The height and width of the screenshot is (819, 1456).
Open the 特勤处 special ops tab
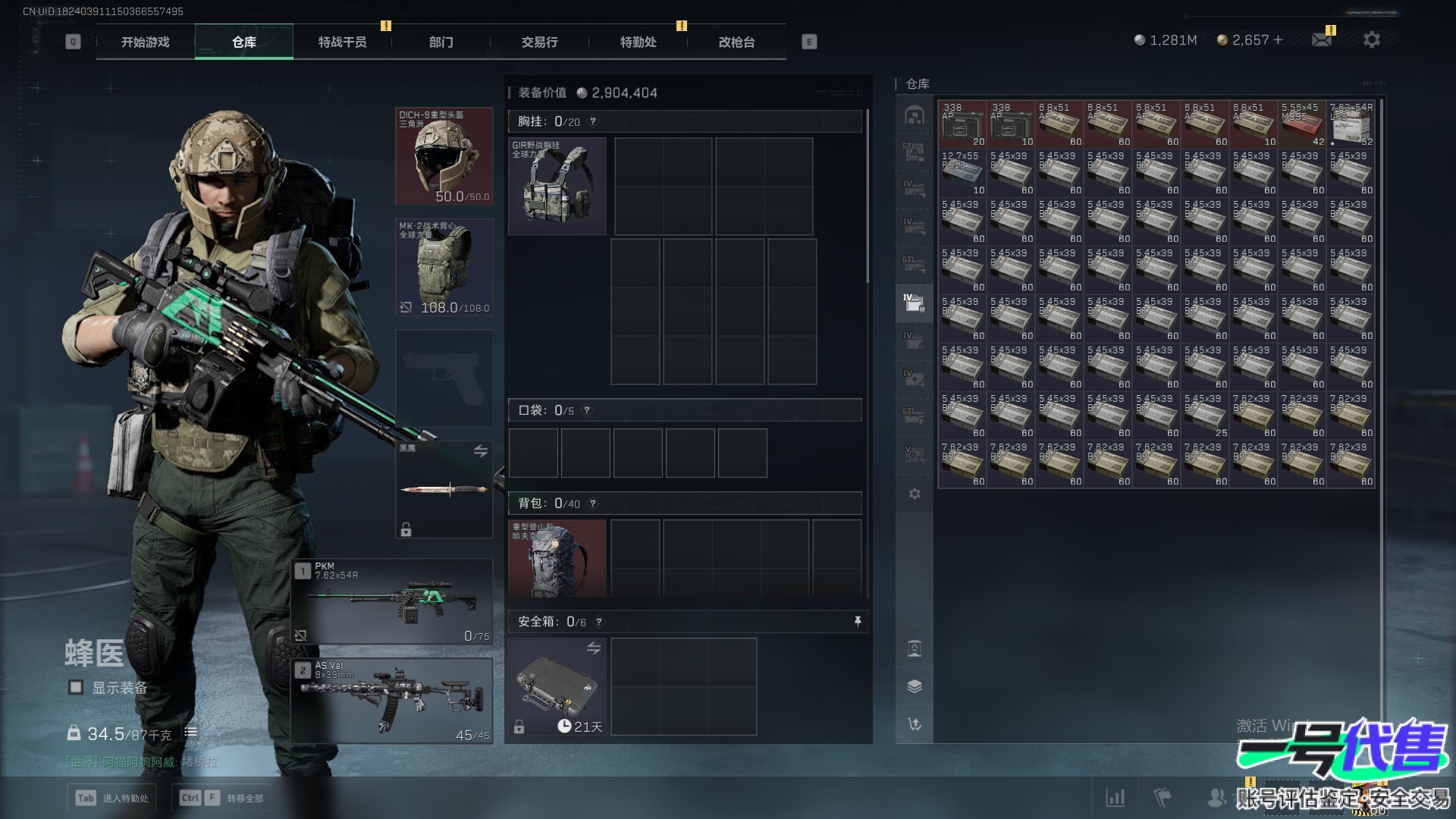tap(638, 42)
